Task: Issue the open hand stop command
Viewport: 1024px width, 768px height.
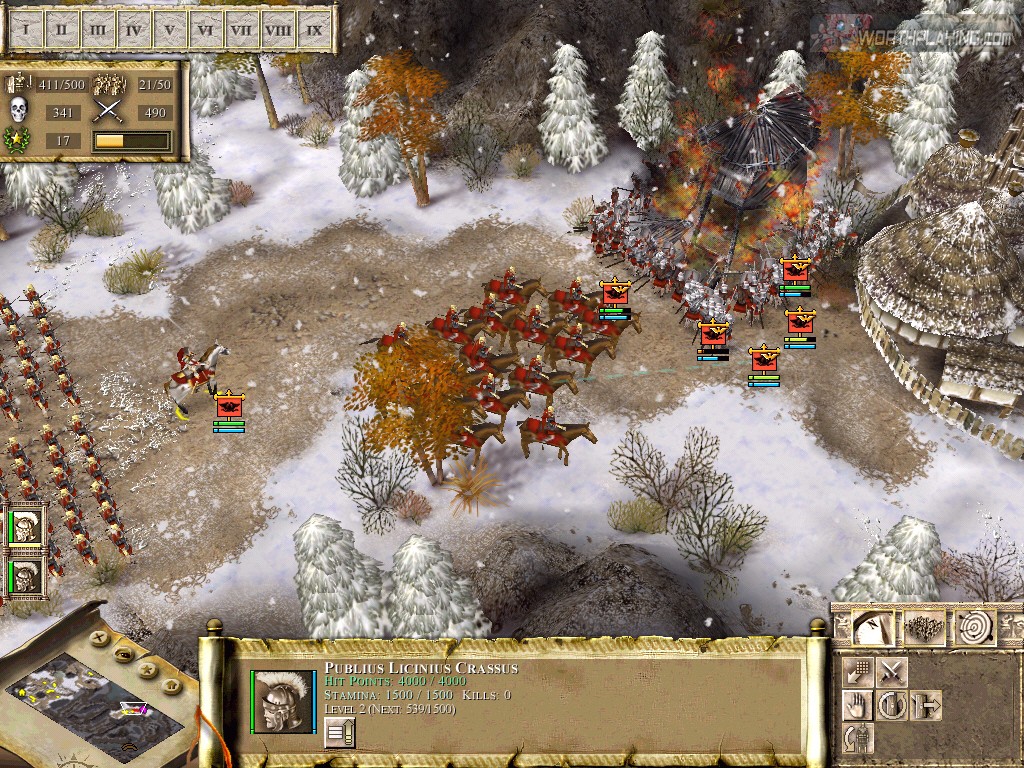Action: click(857, 705)
